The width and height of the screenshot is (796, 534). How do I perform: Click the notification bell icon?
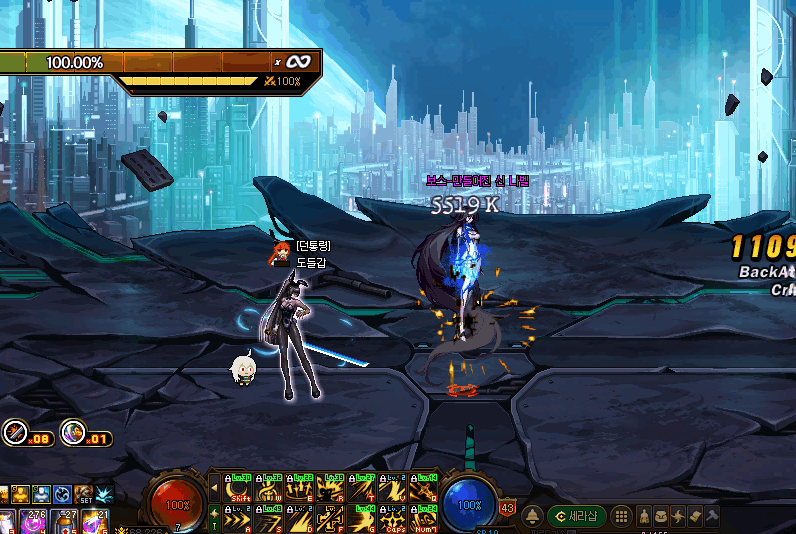(x=533, y=516)
